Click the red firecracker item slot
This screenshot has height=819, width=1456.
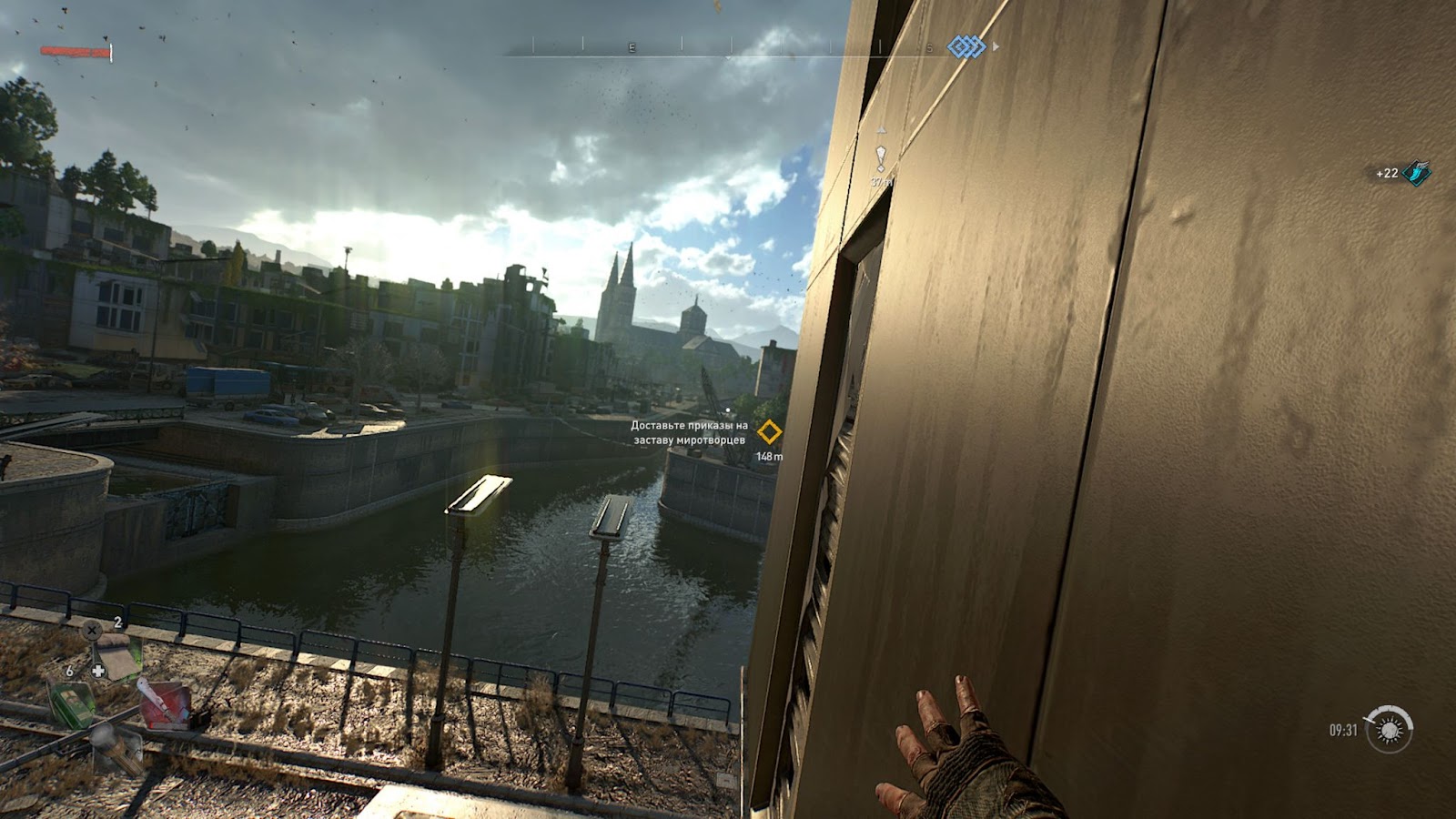pos(165,703)
